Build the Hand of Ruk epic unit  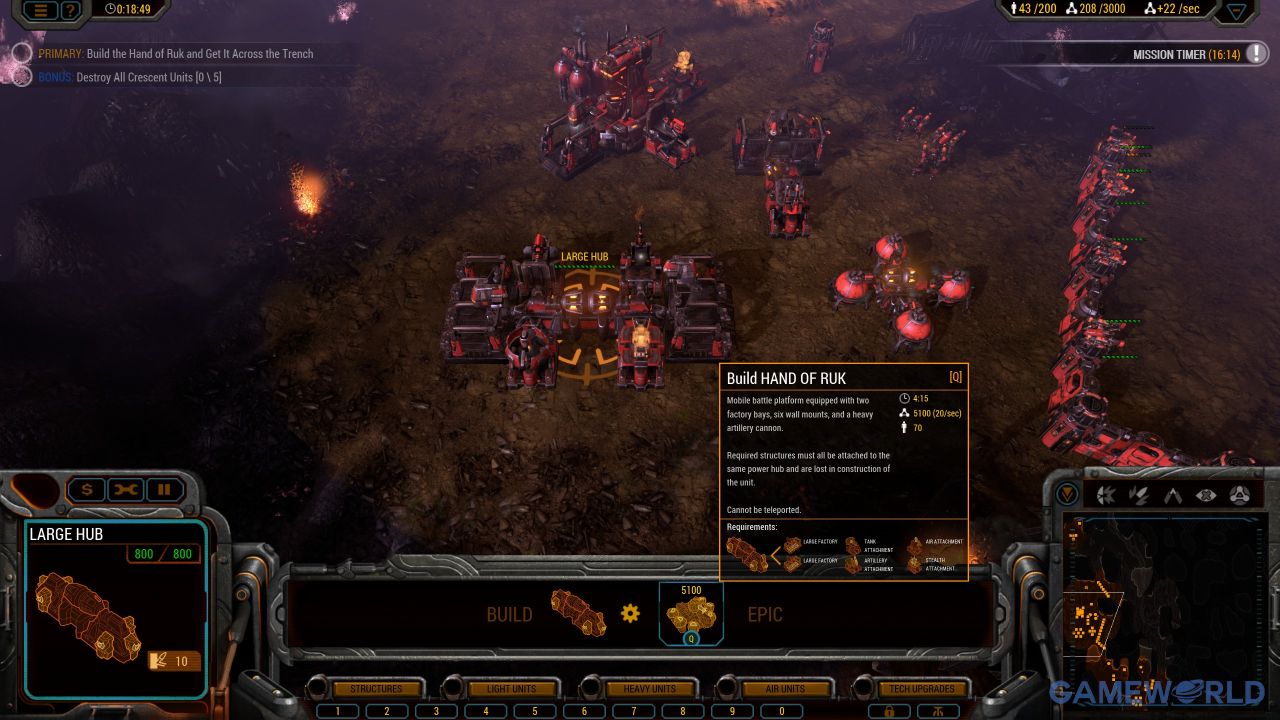[x=691, y=613]
